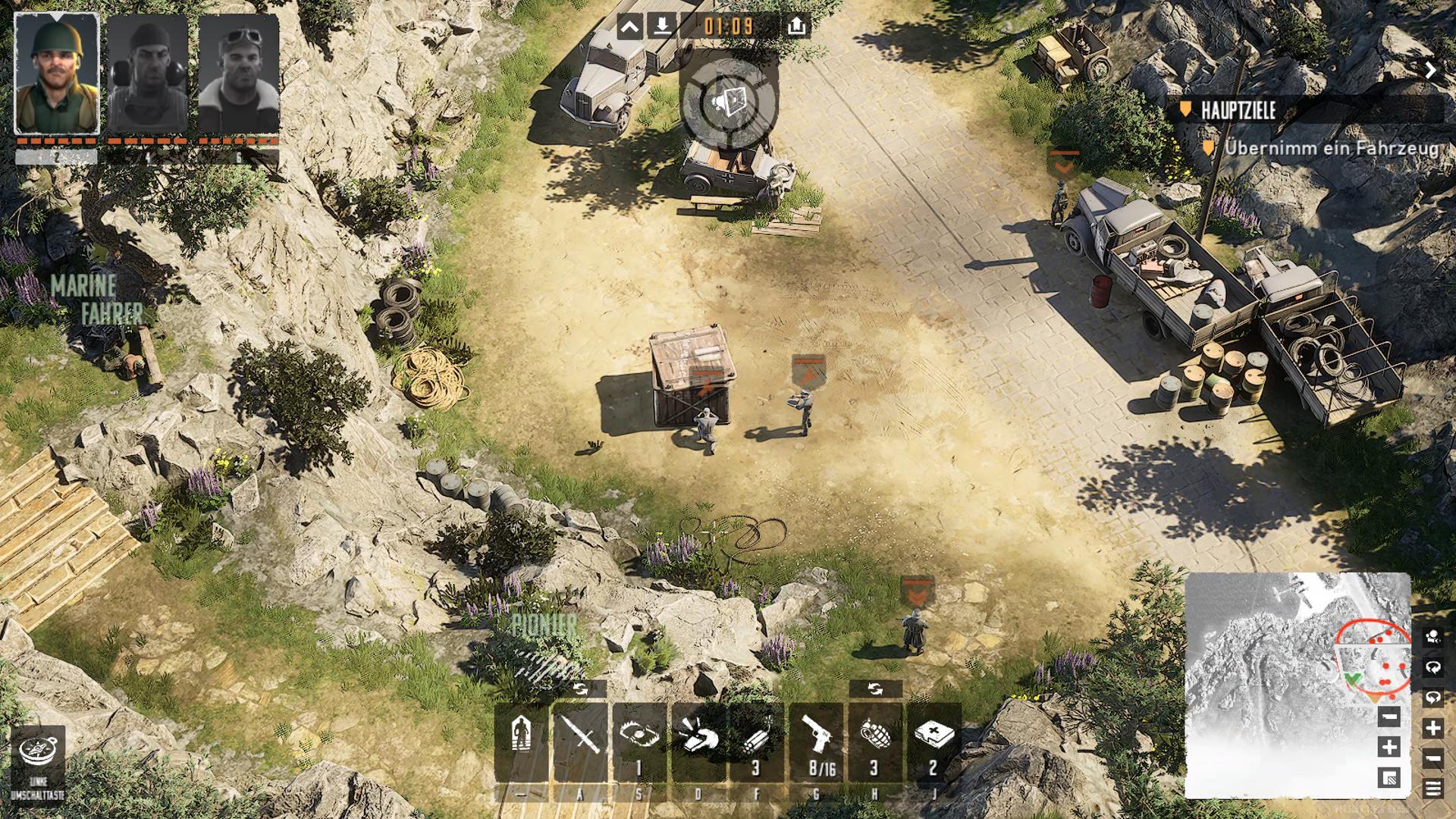Viewport: 1456px width, 819px height.
Task: Activate the camera icon beside the minimap
Action: [x=1432, y=637]
